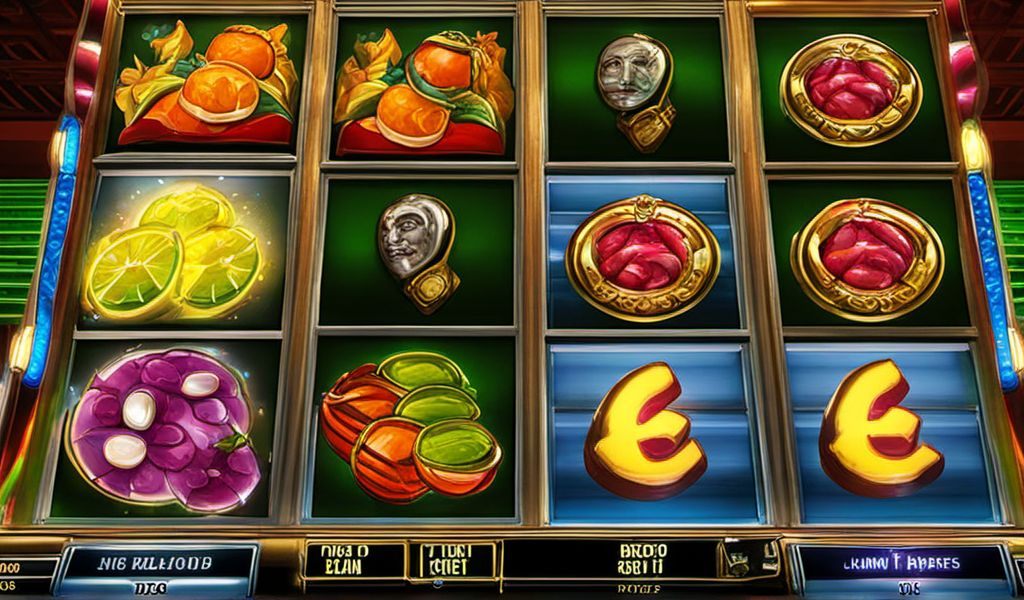Screen dimensions: 1024x600
Task: Click the blue panel with white text
Action: [x=158, y=564]
